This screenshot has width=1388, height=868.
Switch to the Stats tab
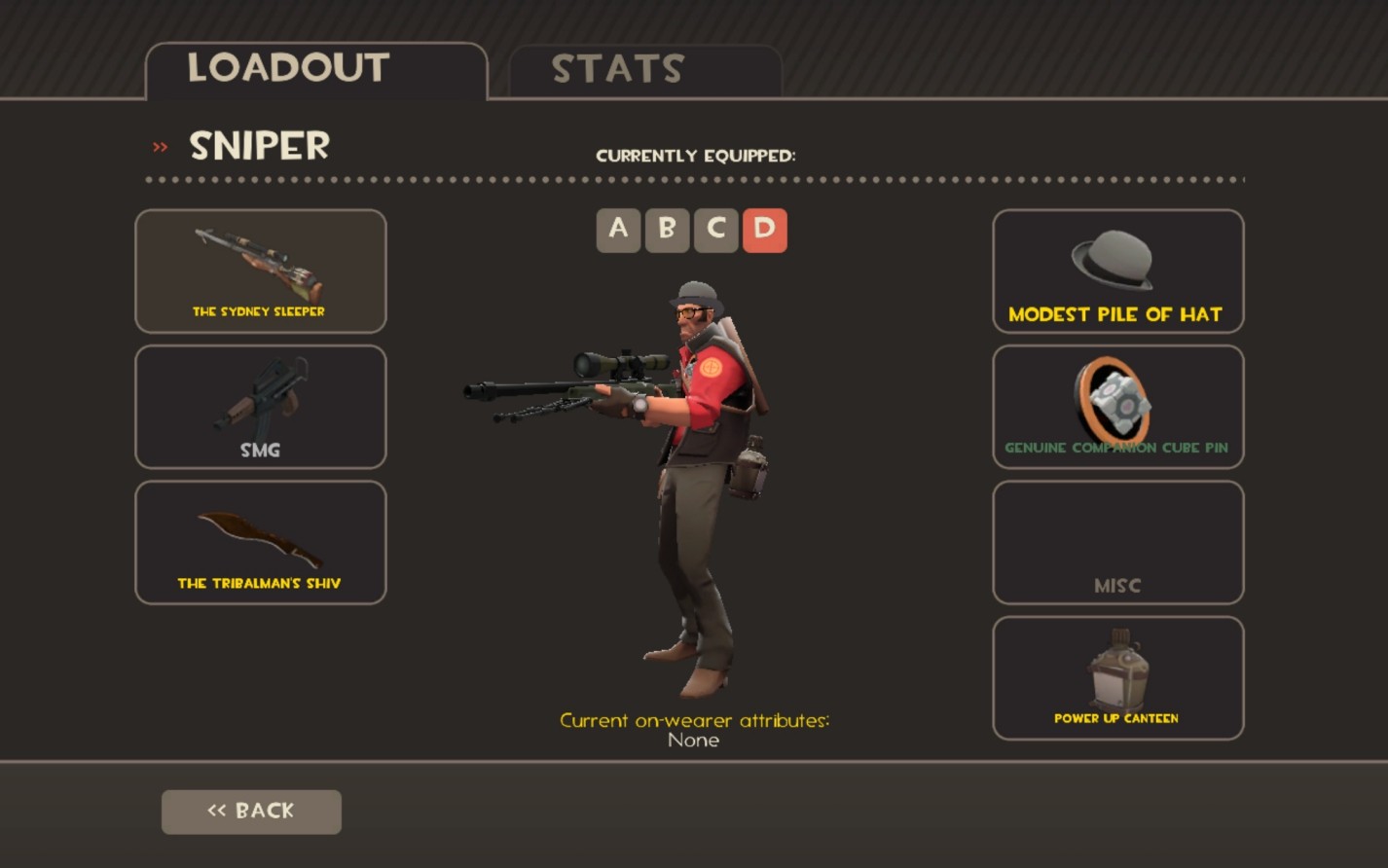coord(619,68)
